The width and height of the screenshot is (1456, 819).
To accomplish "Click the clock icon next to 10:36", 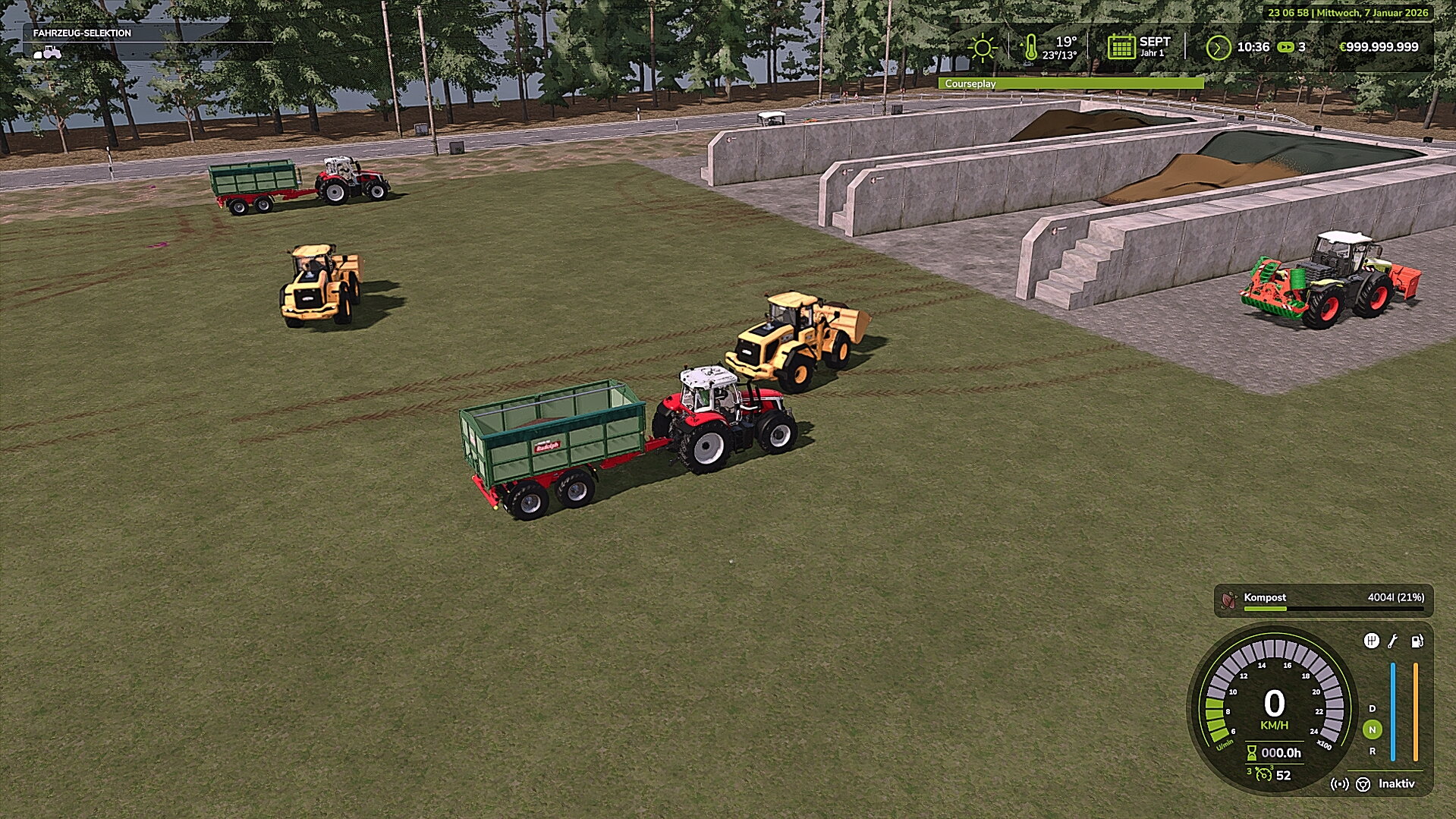I will (1218, 47).
